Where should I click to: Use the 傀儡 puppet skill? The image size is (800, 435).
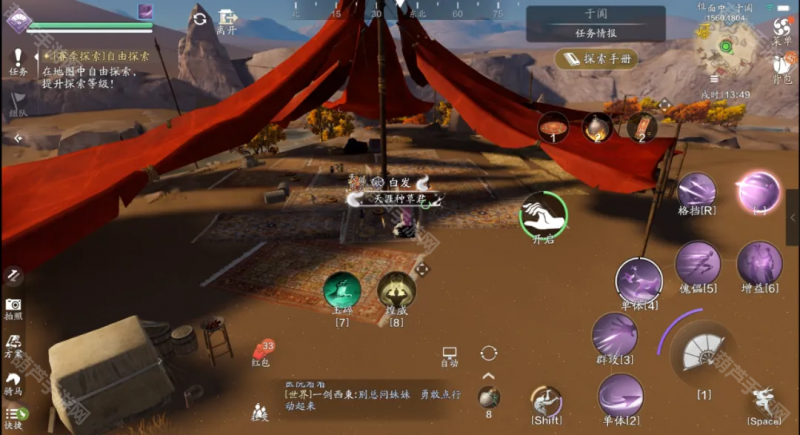(697, 265)
